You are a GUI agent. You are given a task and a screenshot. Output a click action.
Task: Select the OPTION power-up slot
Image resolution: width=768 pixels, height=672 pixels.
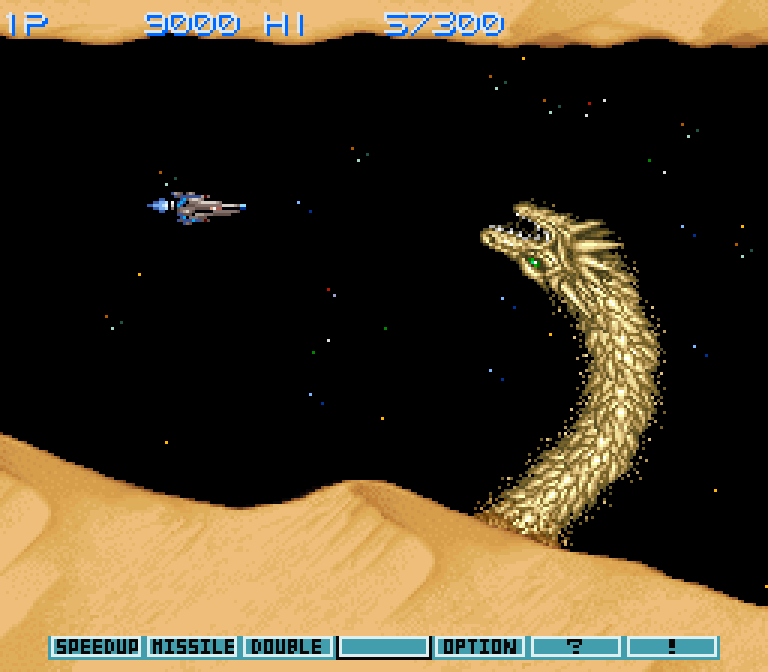pos(480,647)
